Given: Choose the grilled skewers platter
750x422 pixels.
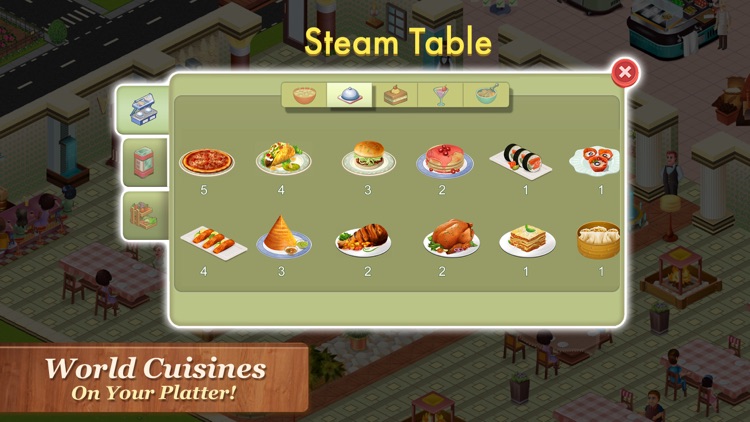Looking at the screenshot, I should click(x=210, y=243).
